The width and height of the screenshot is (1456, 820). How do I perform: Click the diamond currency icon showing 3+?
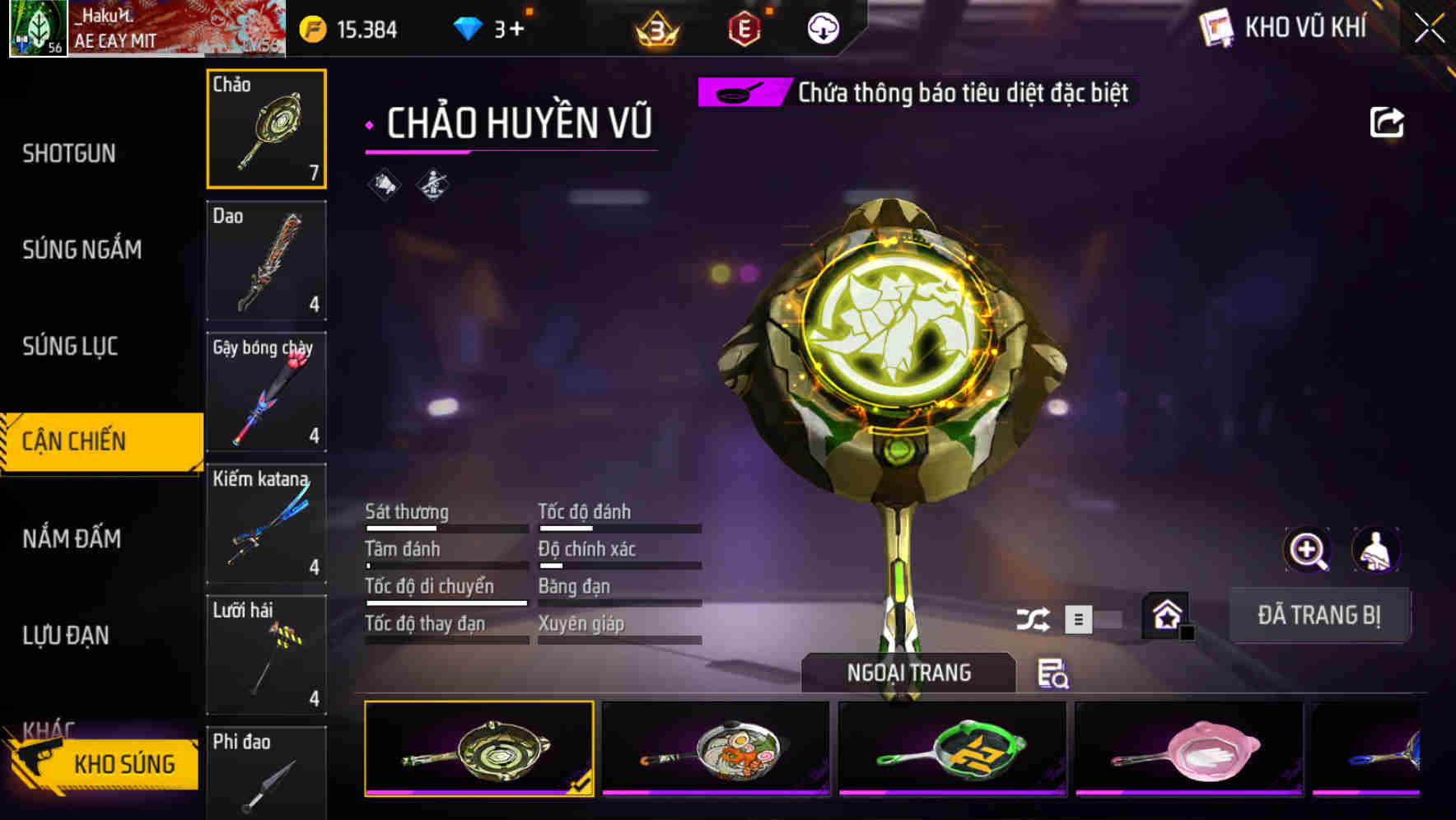tap(469, 26)
